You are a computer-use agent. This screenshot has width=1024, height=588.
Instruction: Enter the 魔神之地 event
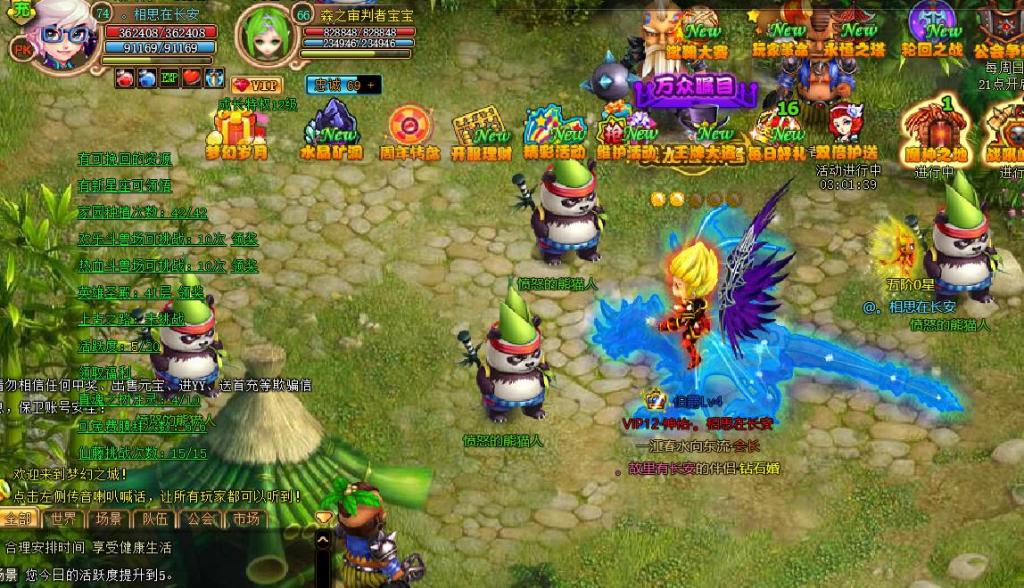click(x=935, y=132)
